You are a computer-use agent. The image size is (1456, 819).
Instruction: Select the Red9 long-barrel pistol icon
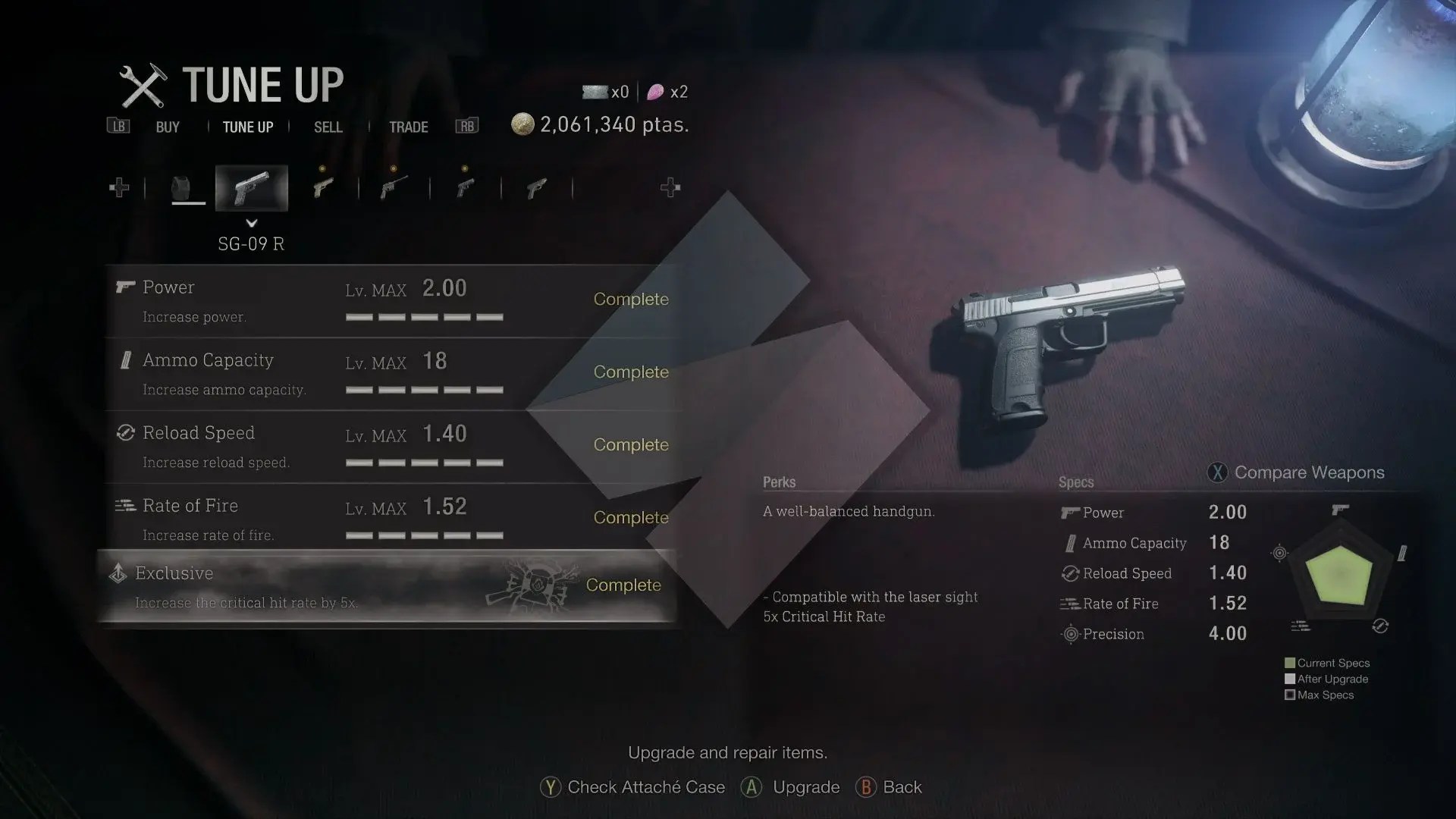point(394,187)
